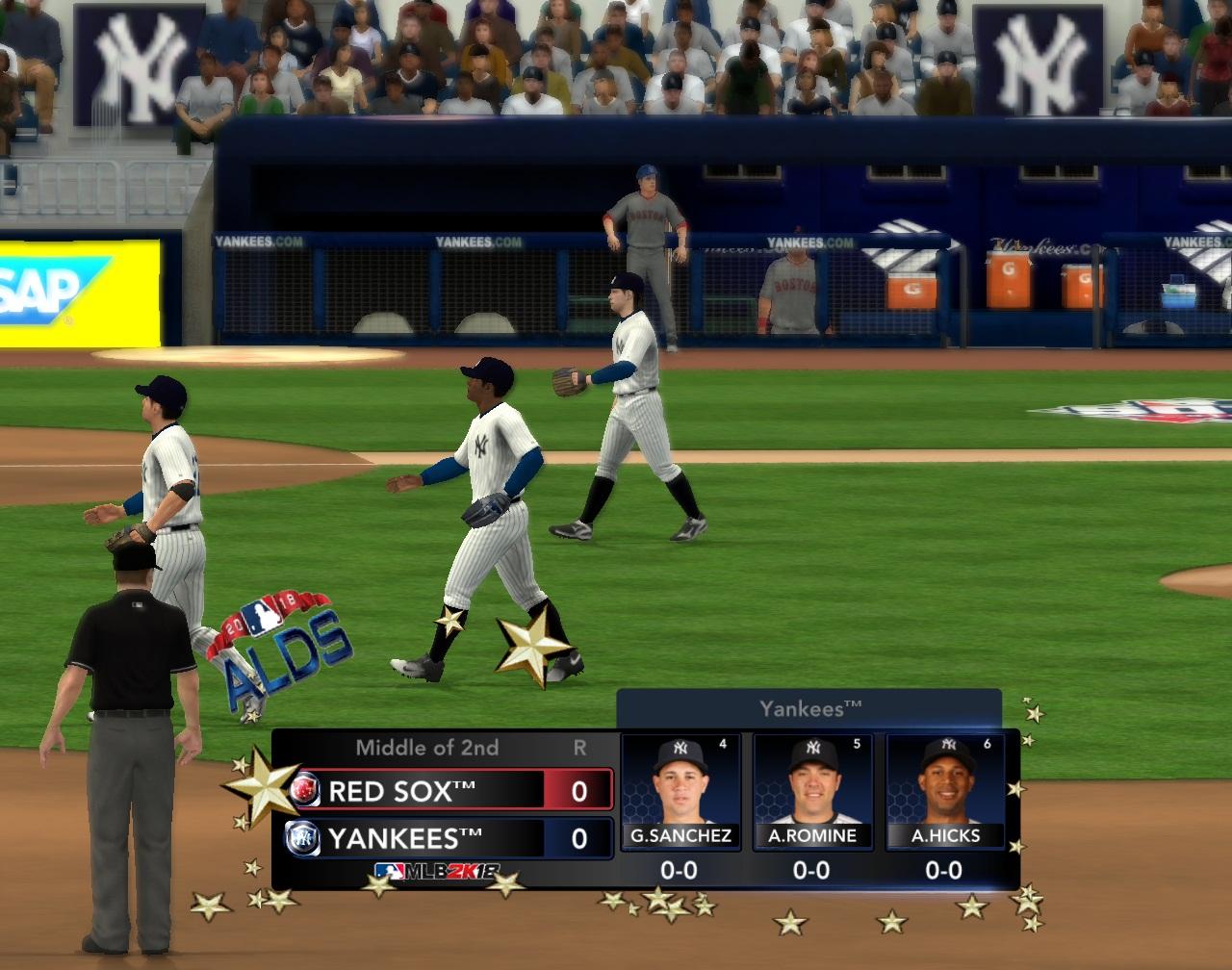Click the Yankees team row
Screen dimensions: 1232x970
click(x=450, y=838)
